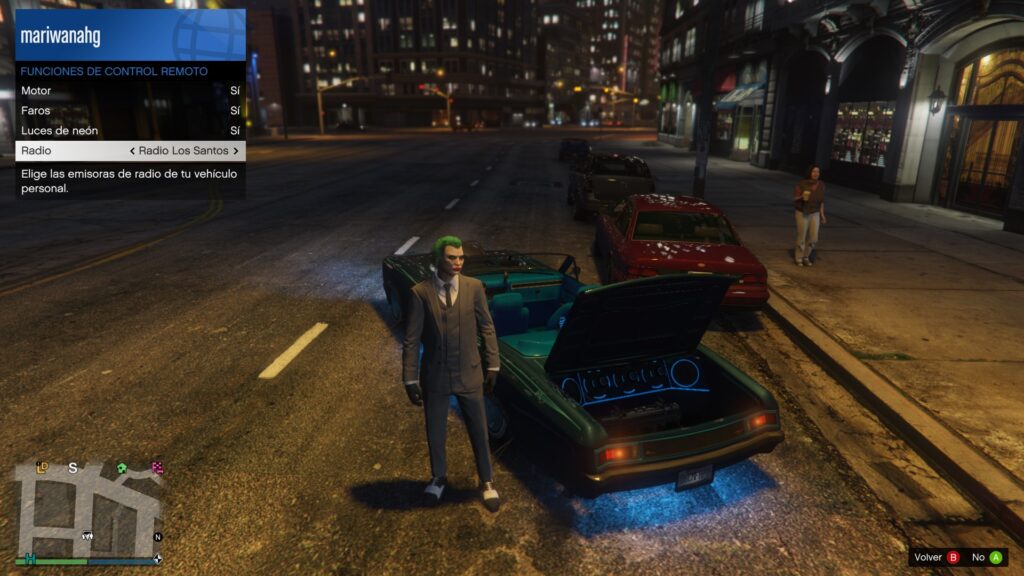1024x576 pixels.
Task: Toggle the Luces de neón option
Action: [130, 131]
